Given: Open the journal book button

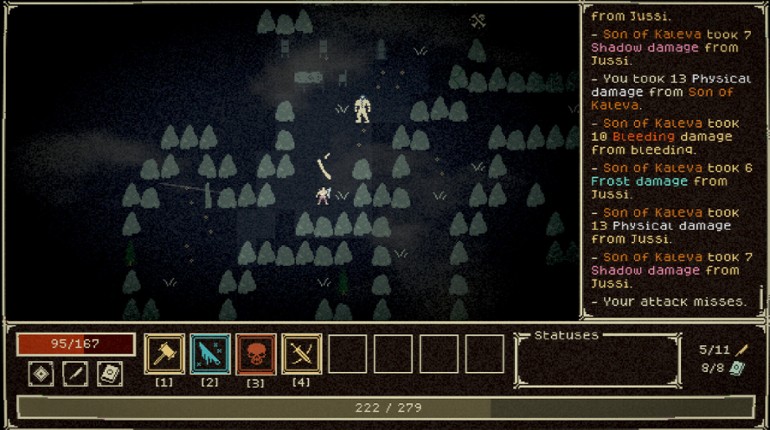Looking at the screenshot, I should 109,374.
